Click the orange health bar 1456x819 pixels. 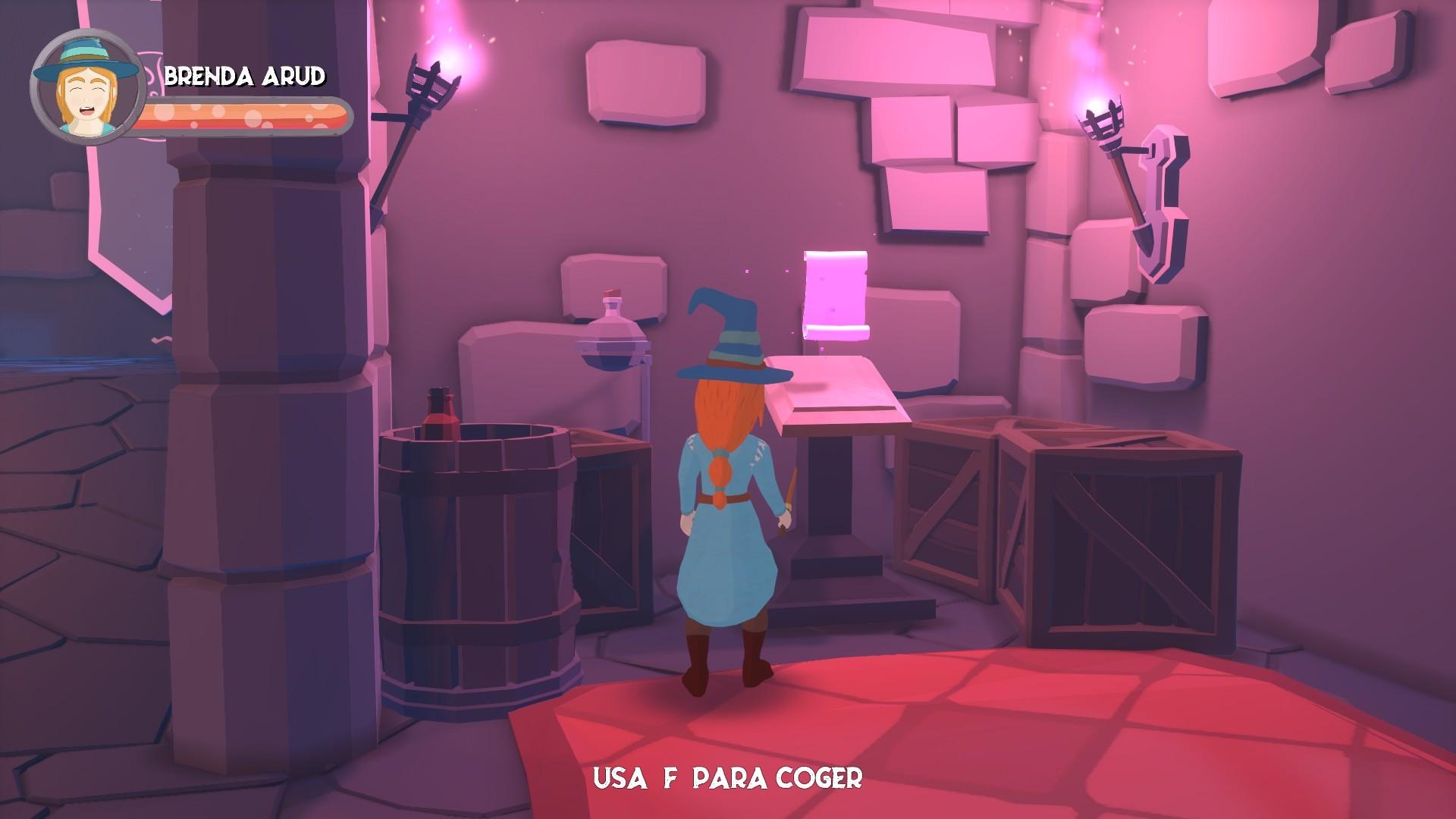(x=243, y=114)
